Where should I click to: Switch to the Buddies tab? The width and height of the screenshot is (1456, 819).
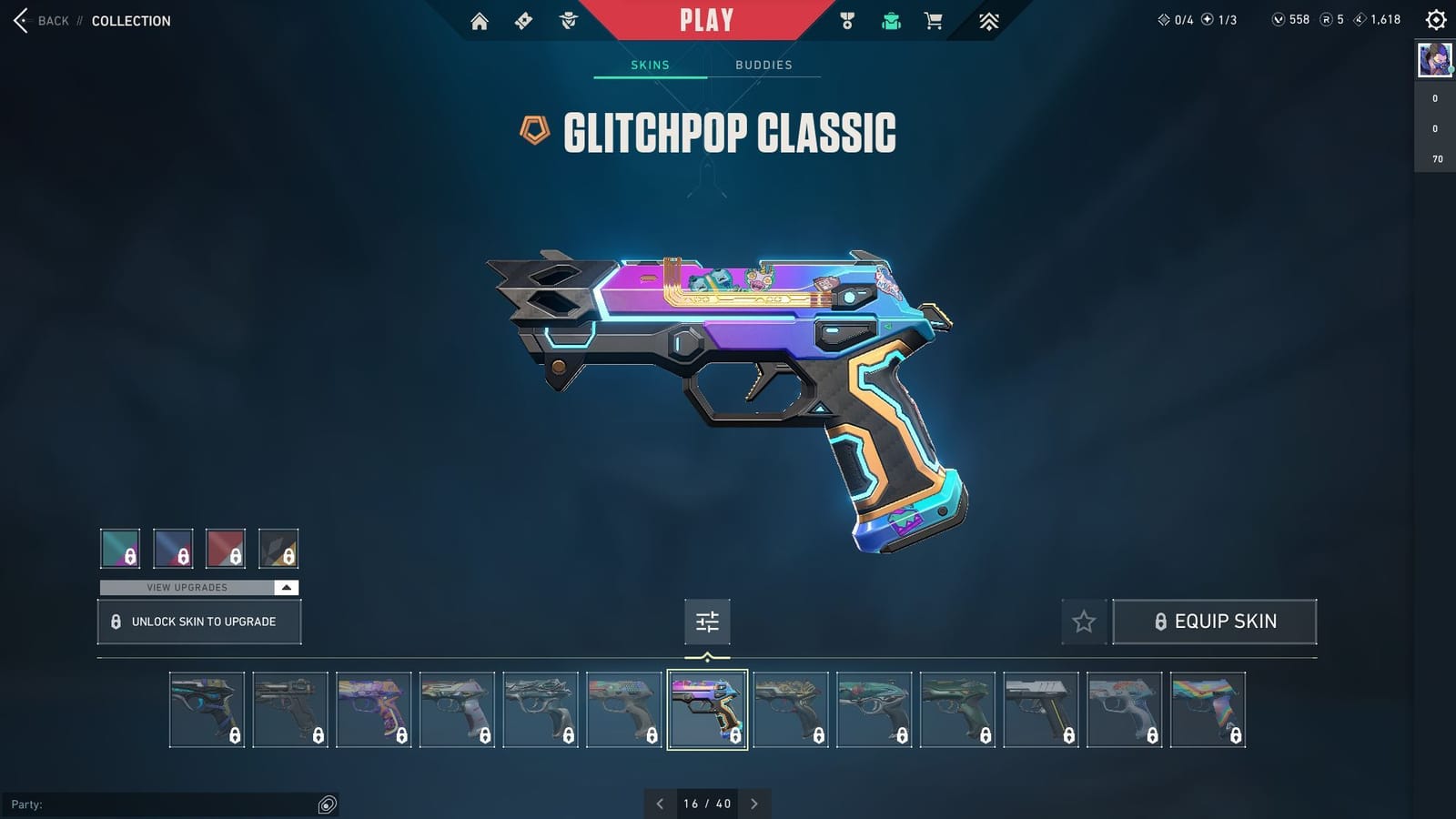764,65
